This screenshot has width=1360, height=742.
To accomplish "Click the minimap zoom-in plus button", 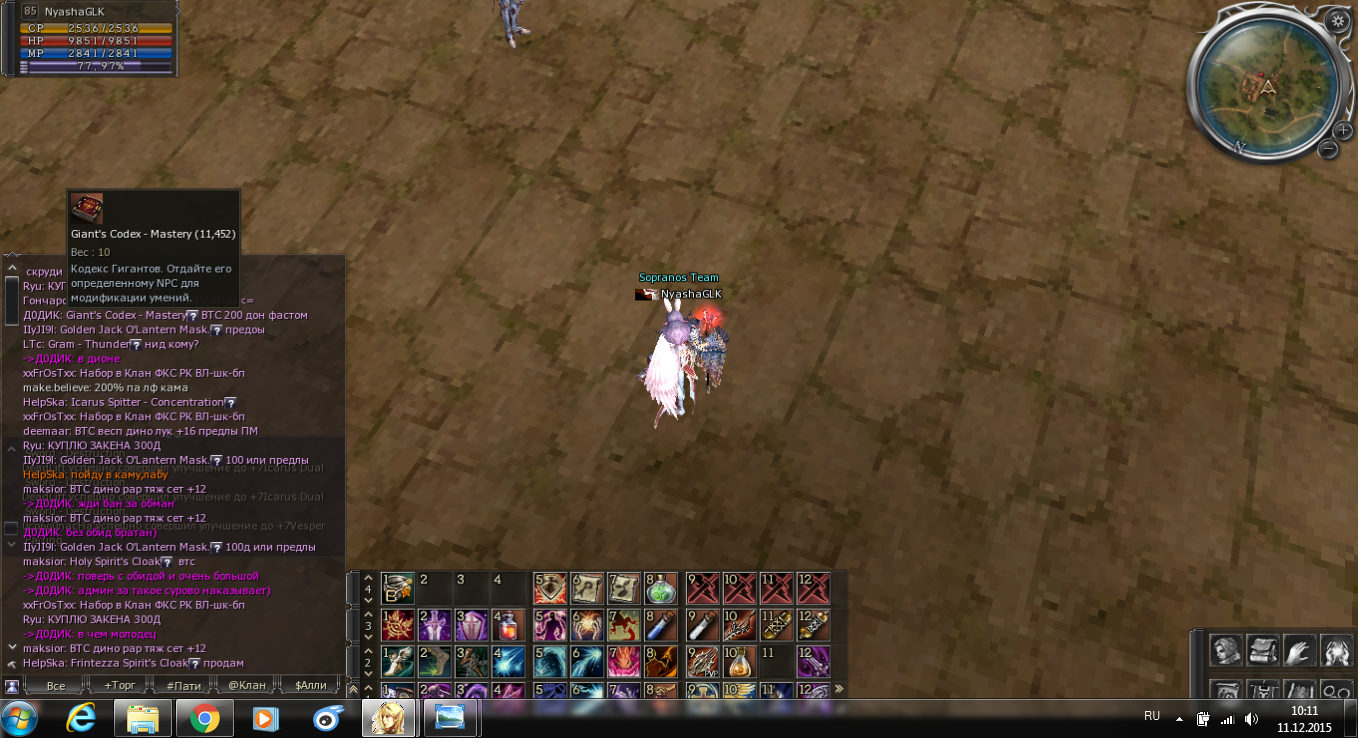I will coord(1343,129).
